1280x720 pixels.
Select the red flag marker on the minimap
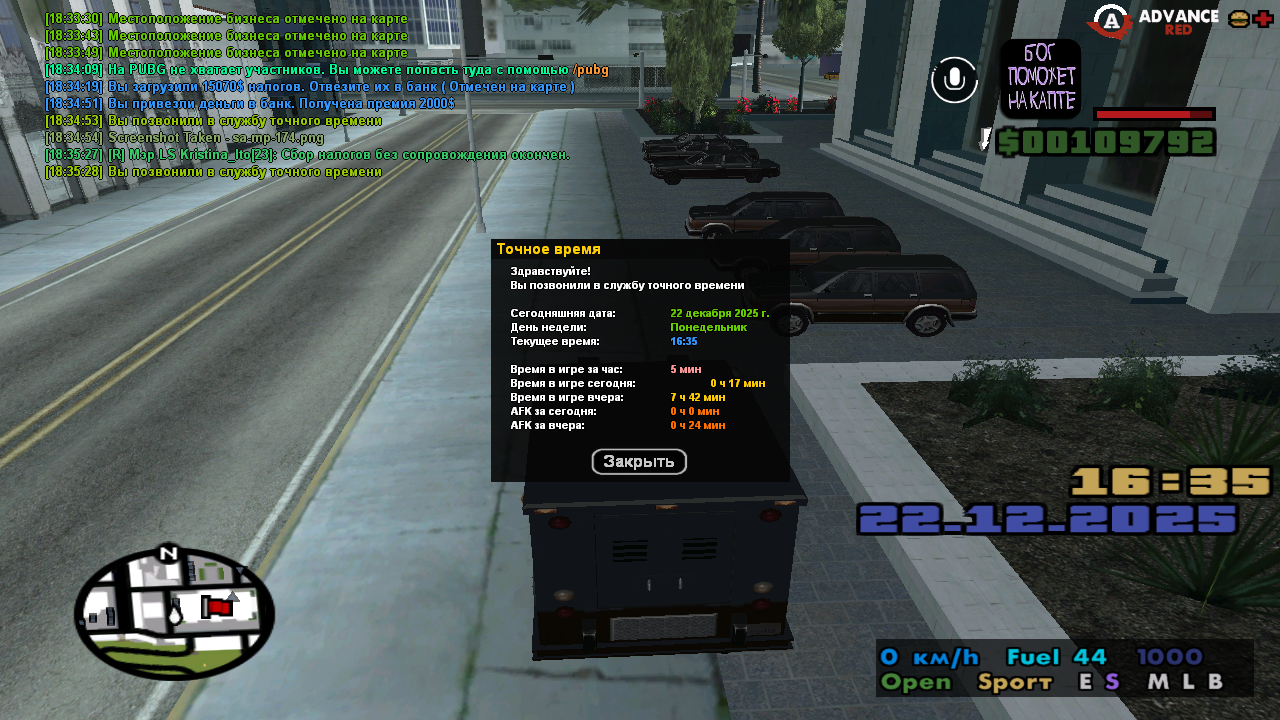[216, 606]
